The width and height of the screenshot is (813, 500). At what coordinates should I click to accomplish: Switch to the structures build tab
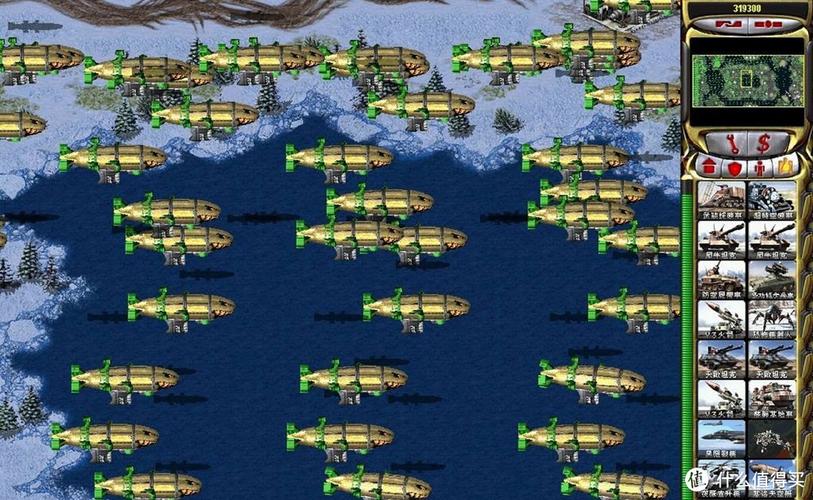point(707,166)
